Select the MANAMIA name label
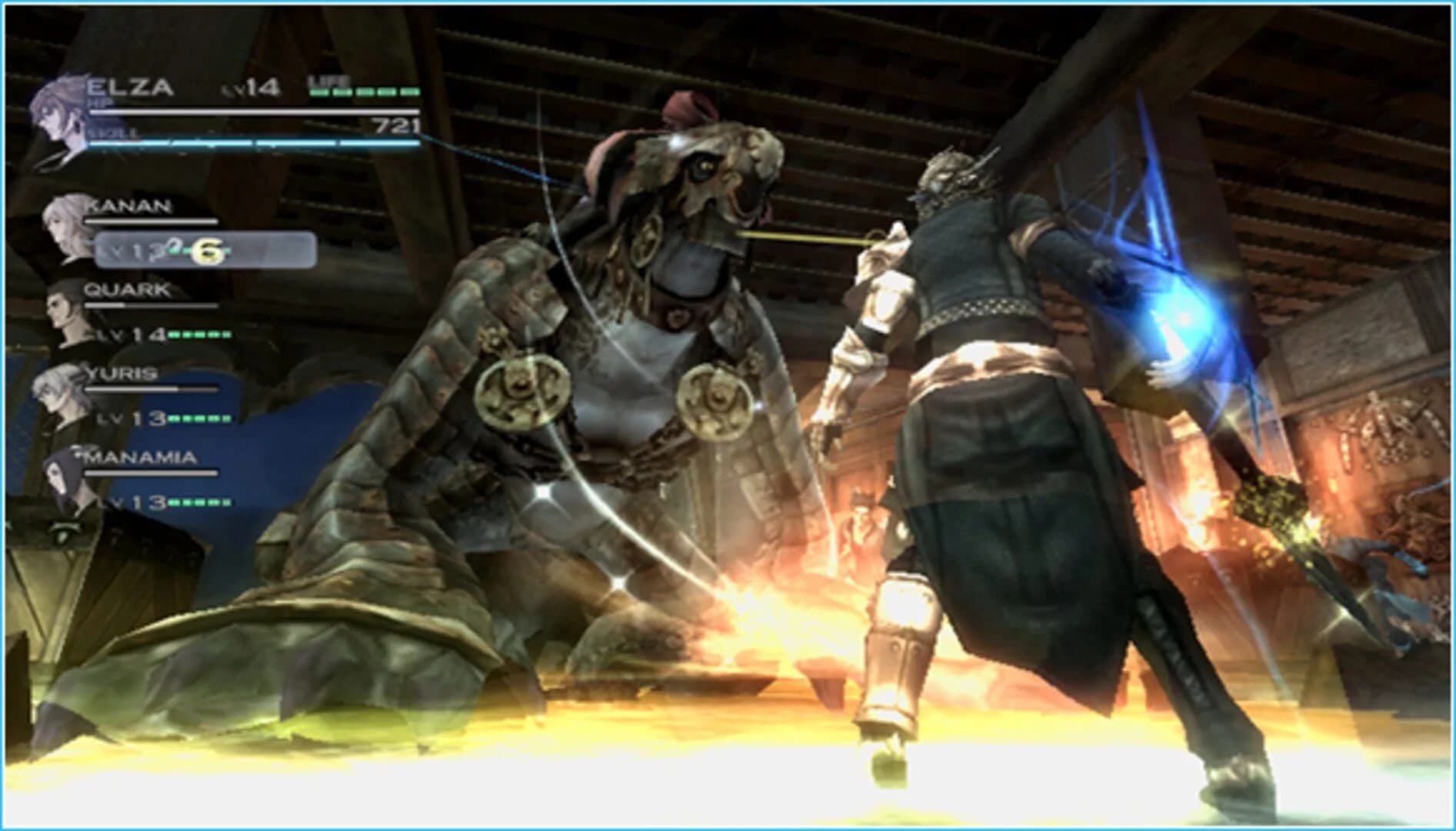Viewport: 1456px width, 831px height. [x=140, y=458]
